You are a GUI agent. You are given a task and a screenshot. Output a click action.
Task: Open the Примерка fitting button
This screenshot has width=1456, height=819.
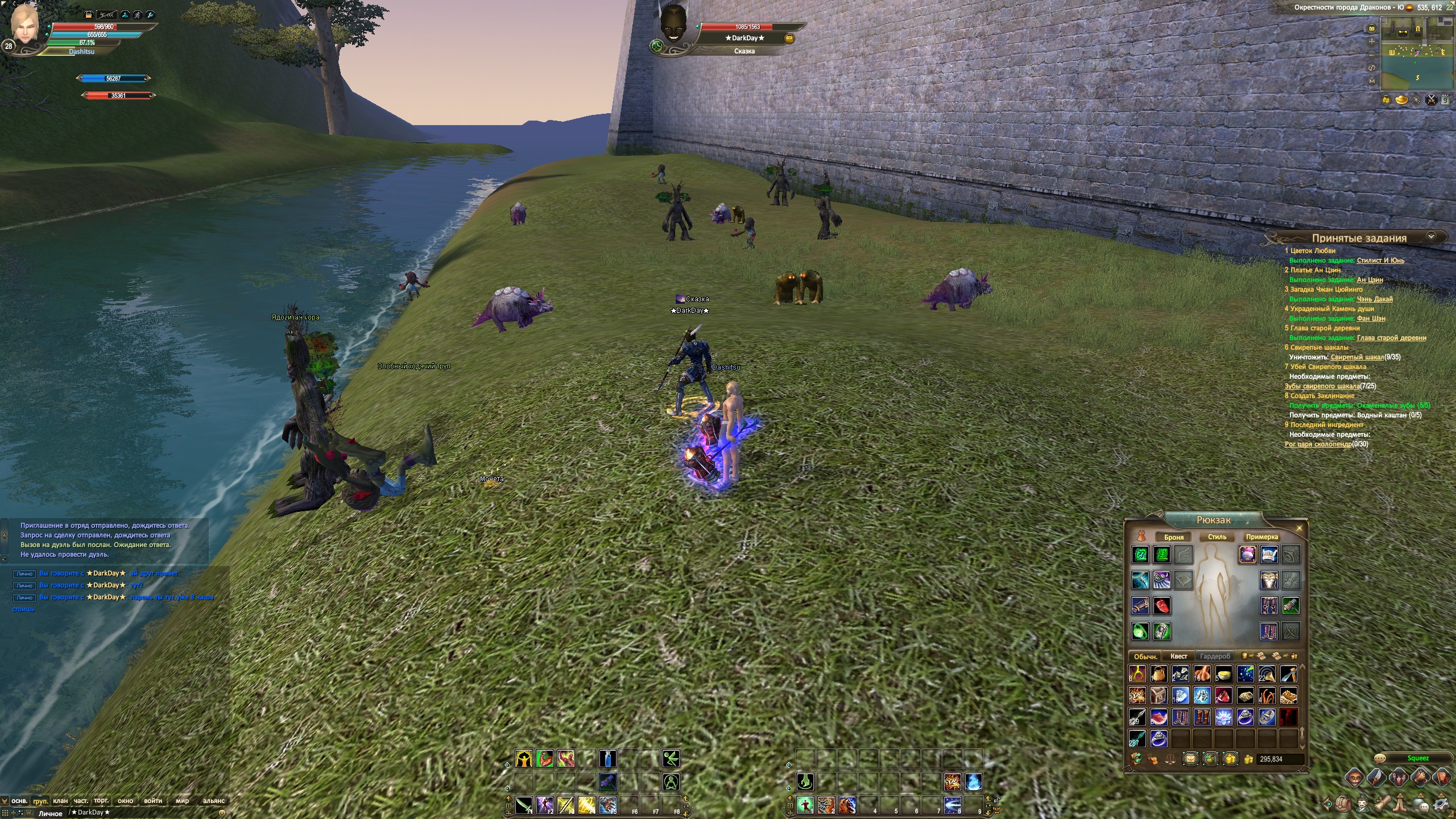pyautogui.click(x=1261, y=537)
